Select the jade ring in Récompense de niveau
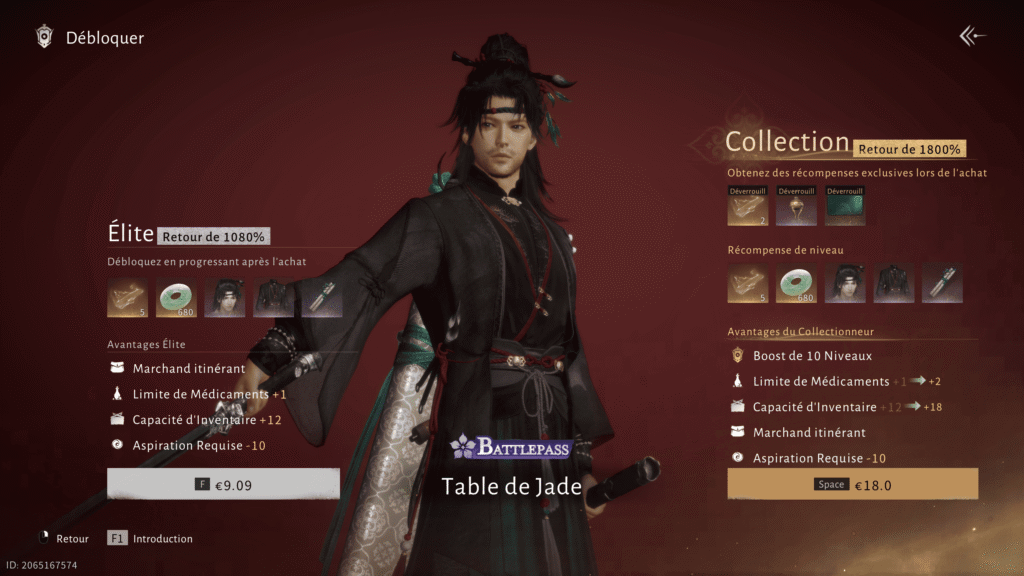This screenshot has width=1024, height=576. pyautogui.click(x=796, y=283)
